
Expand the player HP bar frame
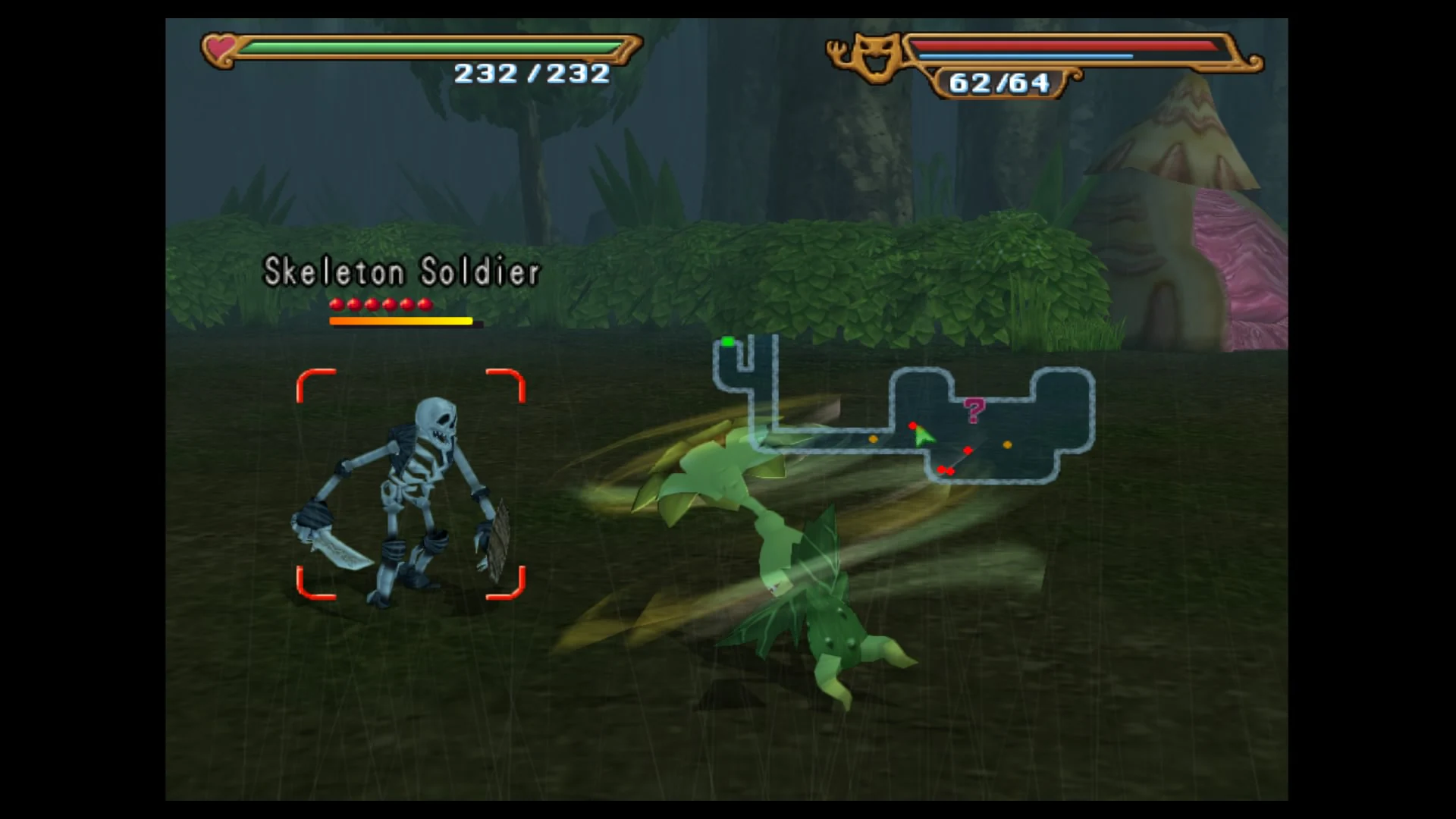[x=425, y=49]
